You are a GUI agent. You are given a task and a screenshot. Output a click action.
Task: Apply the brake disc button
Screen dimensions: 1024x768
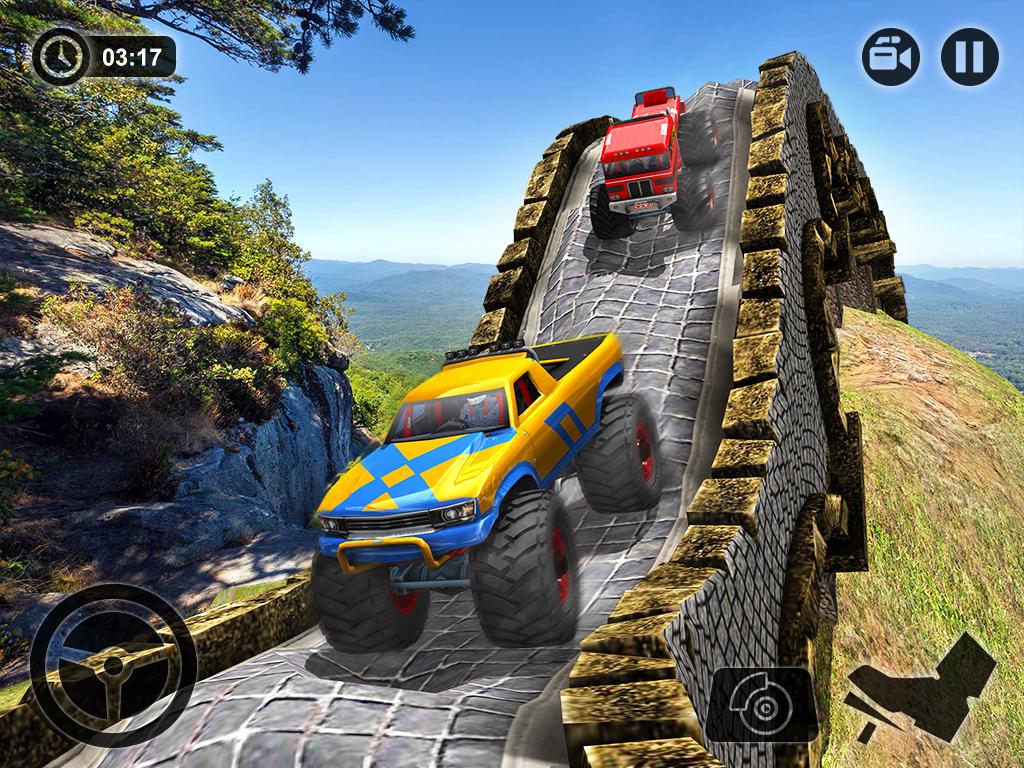763,707
